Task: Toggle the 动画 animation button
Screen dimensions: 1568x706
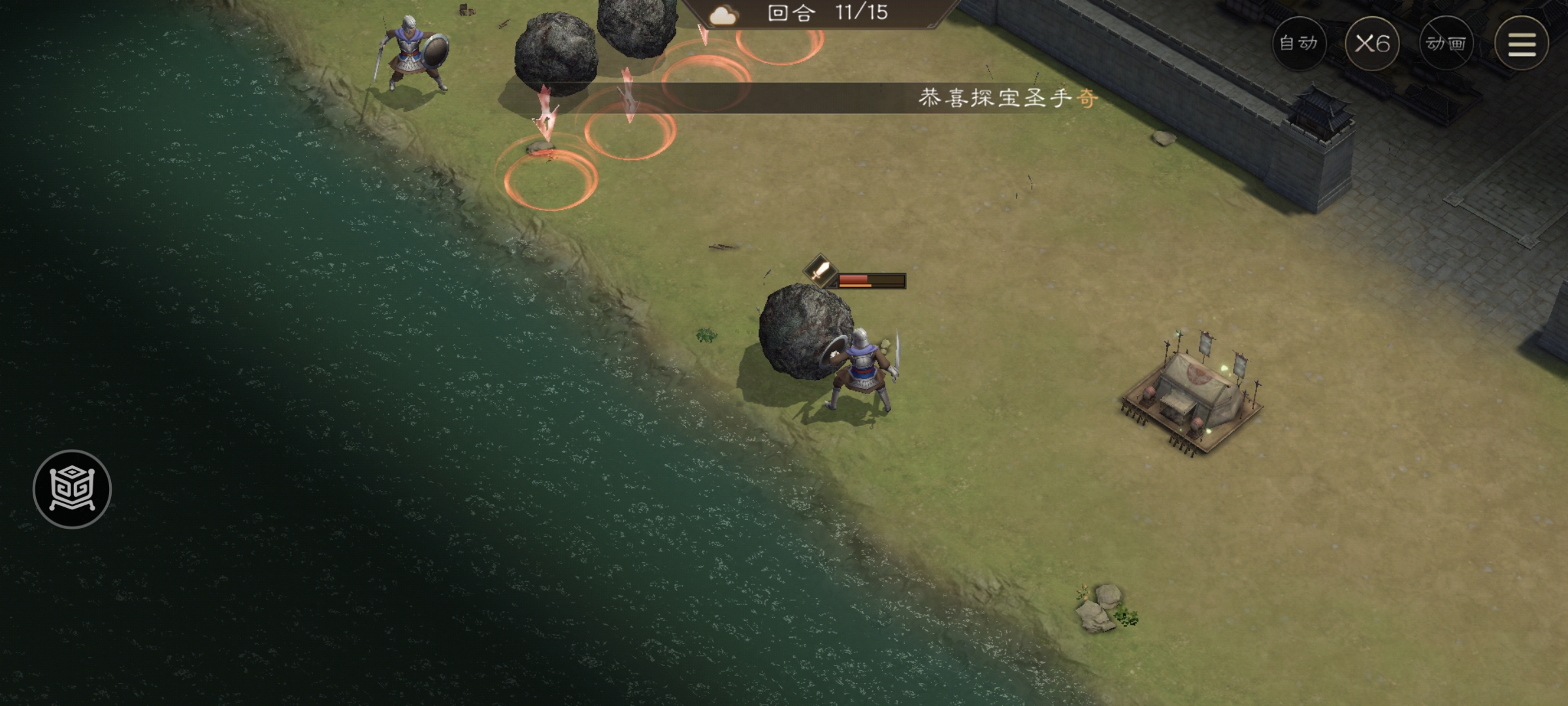Action: 1446,43
